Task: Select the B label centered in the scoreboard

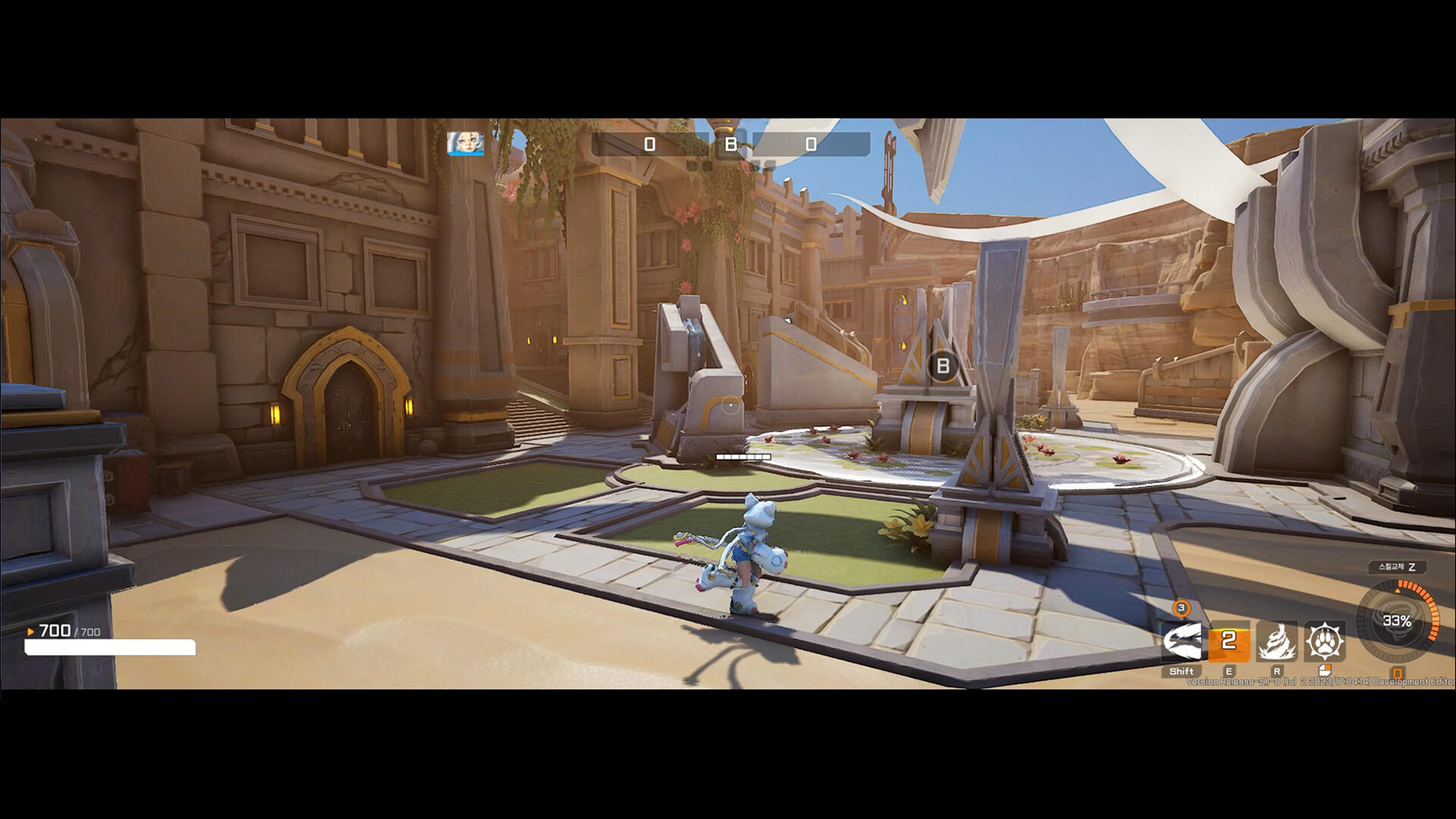Action: [x=729, y=143]
